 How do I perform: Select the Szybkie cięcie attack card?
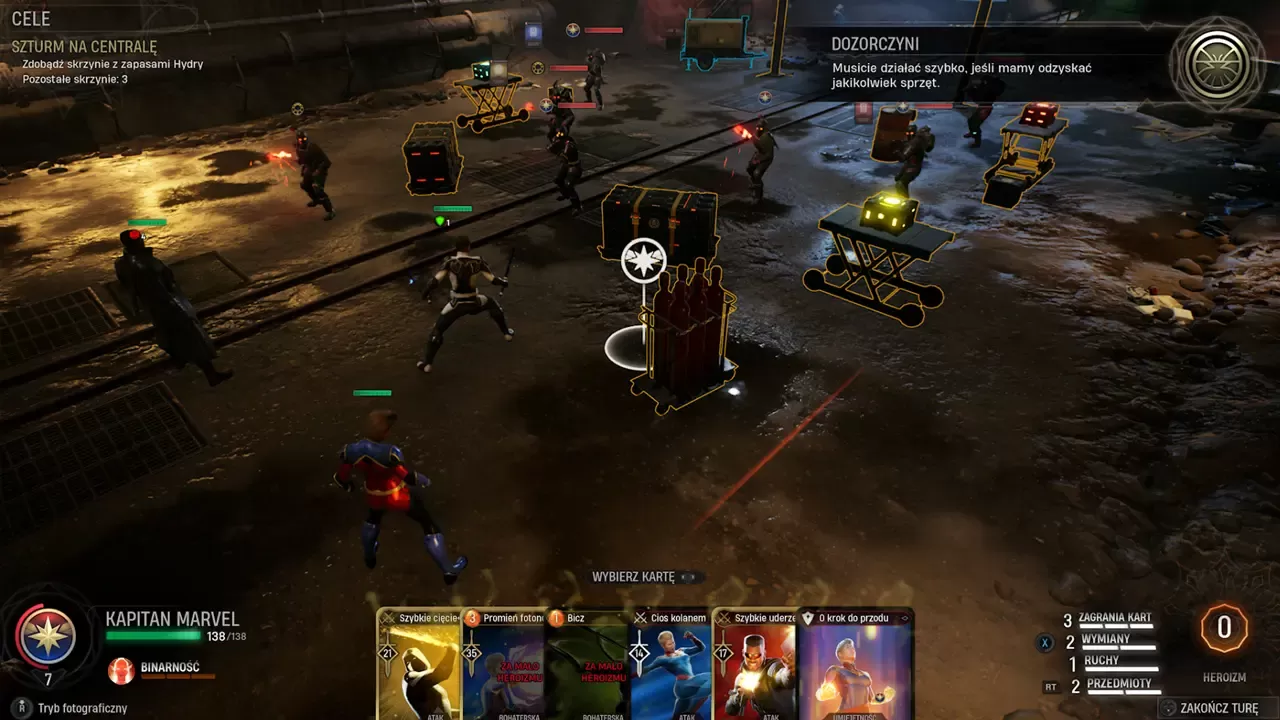419,665
